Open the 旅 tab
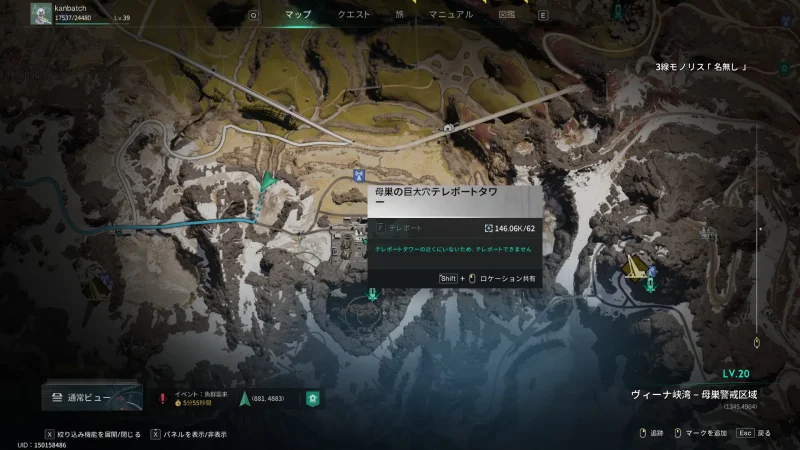 pyautogui.click(x=399, y=15)
